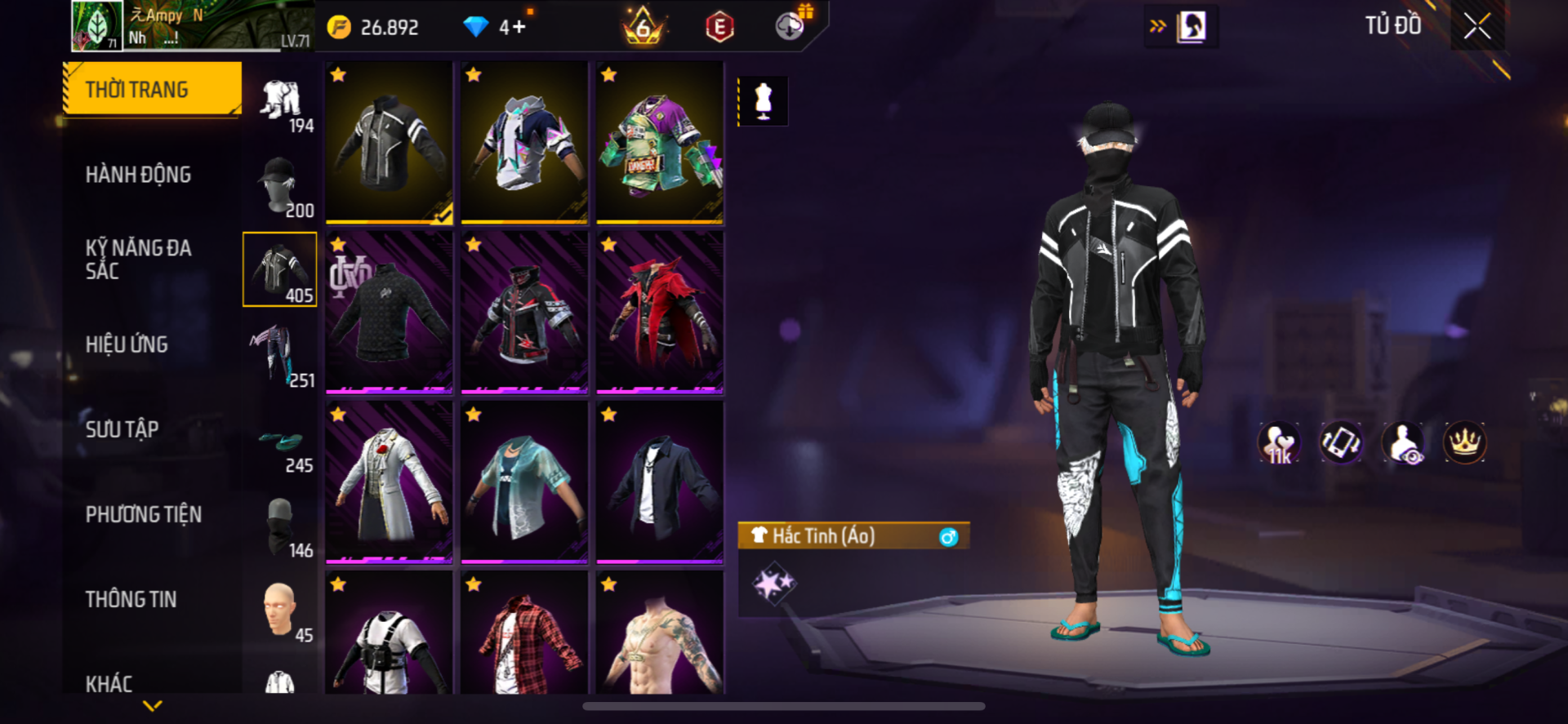Close the wardrobe with the X button
This screenshot has width=1568, height=724.
point(1477,26)
